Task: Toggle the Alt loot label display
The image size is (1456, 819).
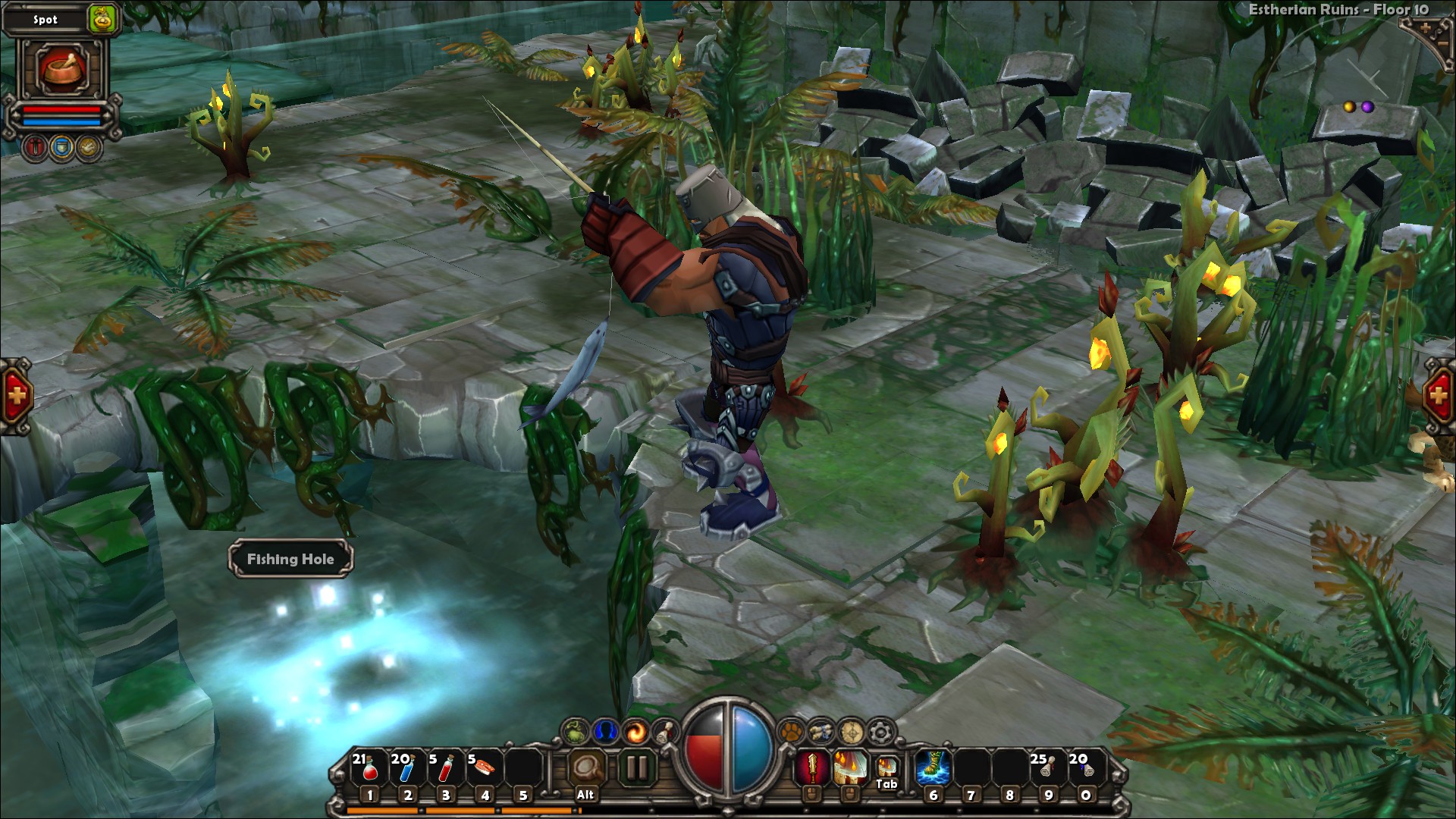Action: pos(585,767)
